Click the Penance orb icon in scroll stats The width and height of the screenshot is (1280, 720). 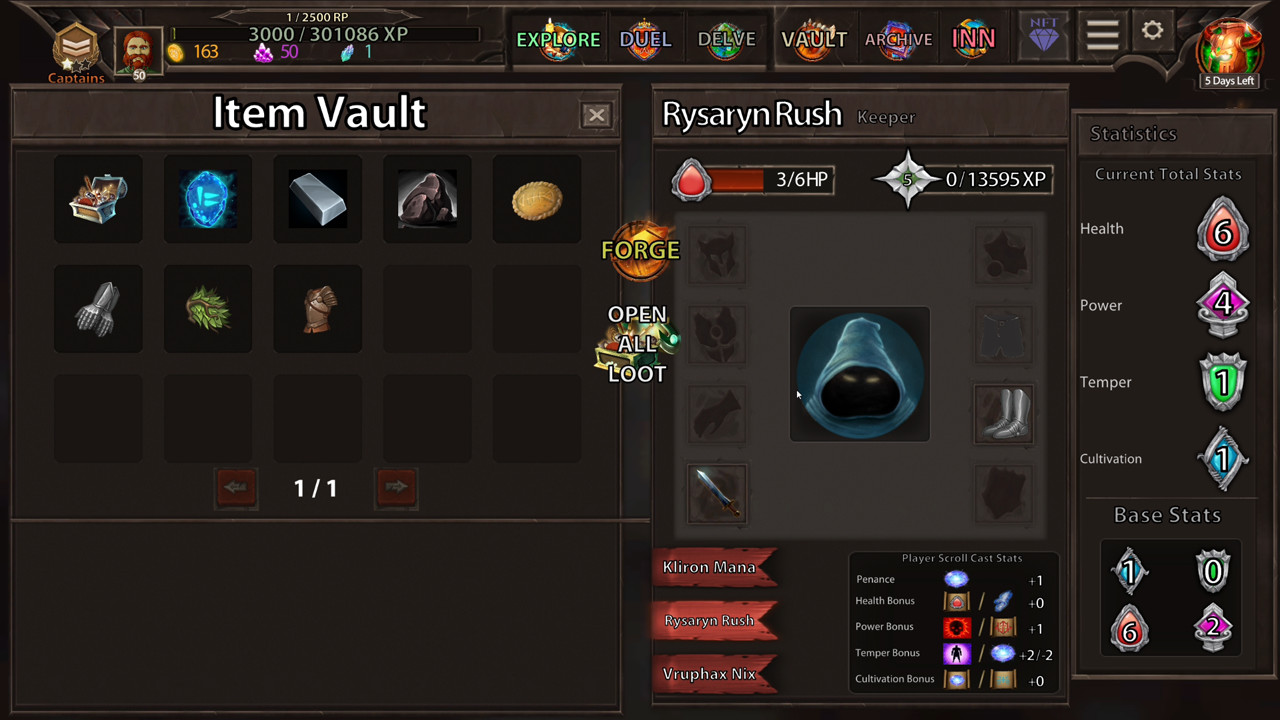[x=956, y=578]
